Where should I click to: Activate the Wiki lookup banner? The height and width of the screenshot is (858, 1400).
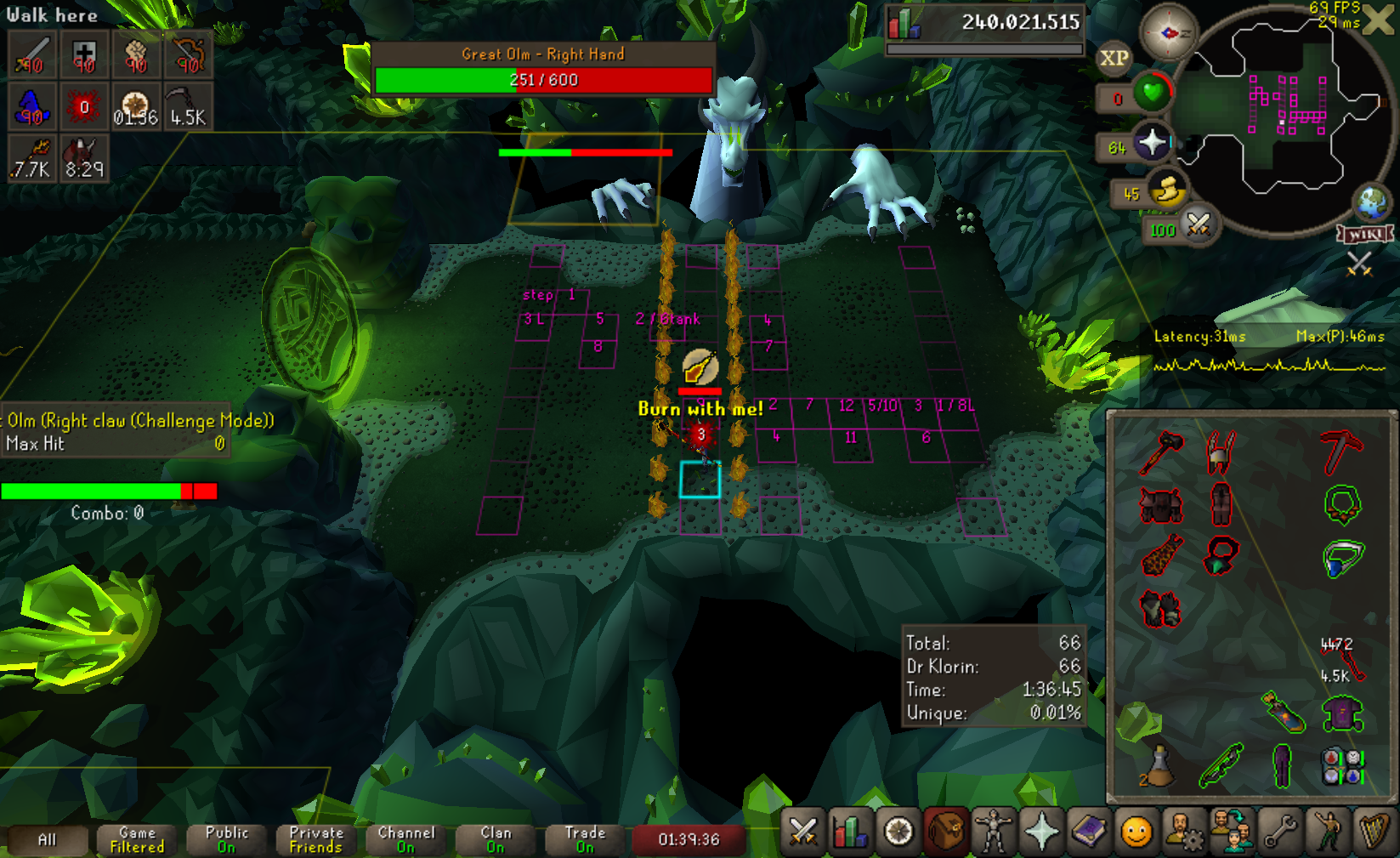pyautogui.click(x=1365, y=234)
